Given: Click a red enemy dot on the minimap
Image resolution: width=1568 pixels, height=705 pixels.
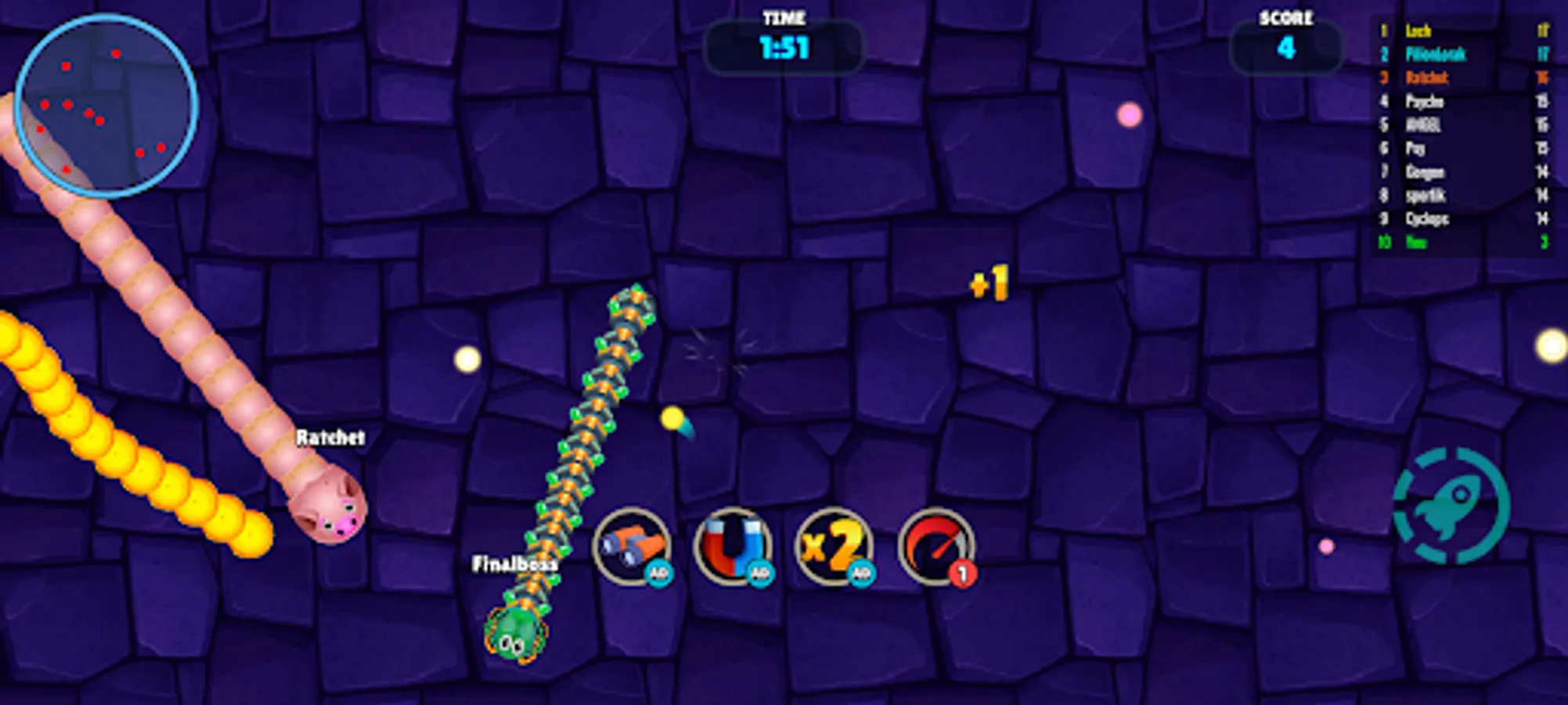Looking at the screenshot, I should pos(116,53).
